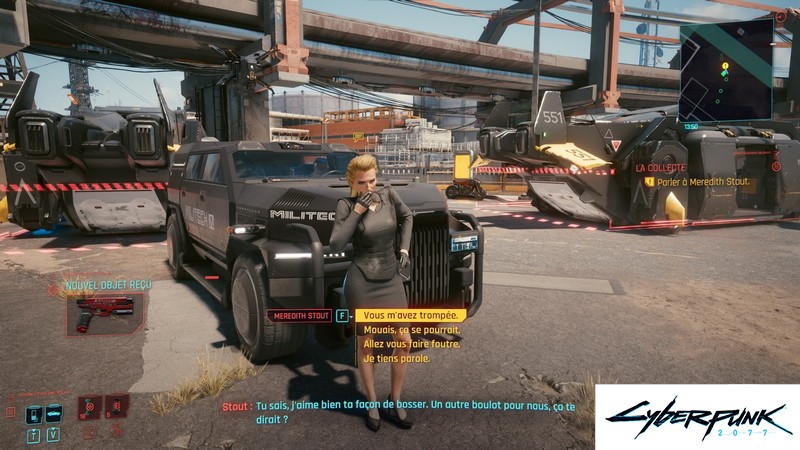Select the phone icon in the HUD
The image size is (800, 450).
[x=33, y=413]
